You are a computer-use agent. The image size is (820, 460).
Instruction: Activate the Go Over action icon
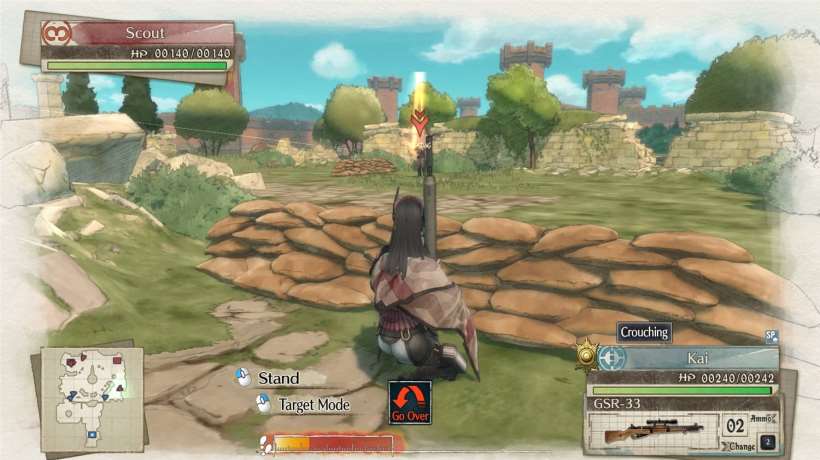(410, 402)
